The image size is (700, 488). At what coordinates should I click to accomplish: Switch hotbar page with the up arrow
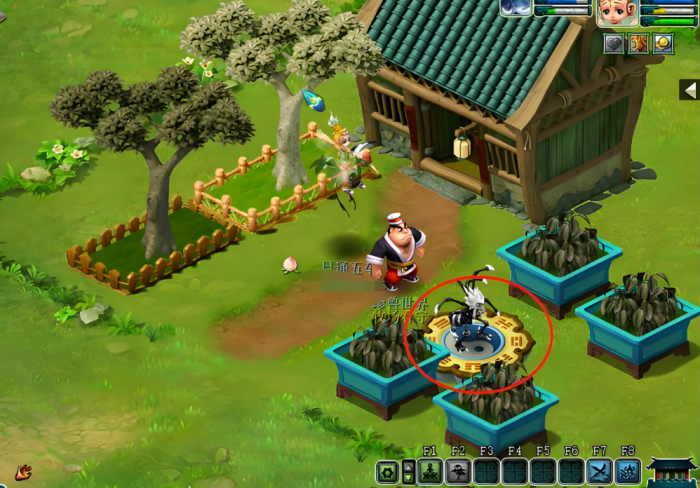coord(408,466)
